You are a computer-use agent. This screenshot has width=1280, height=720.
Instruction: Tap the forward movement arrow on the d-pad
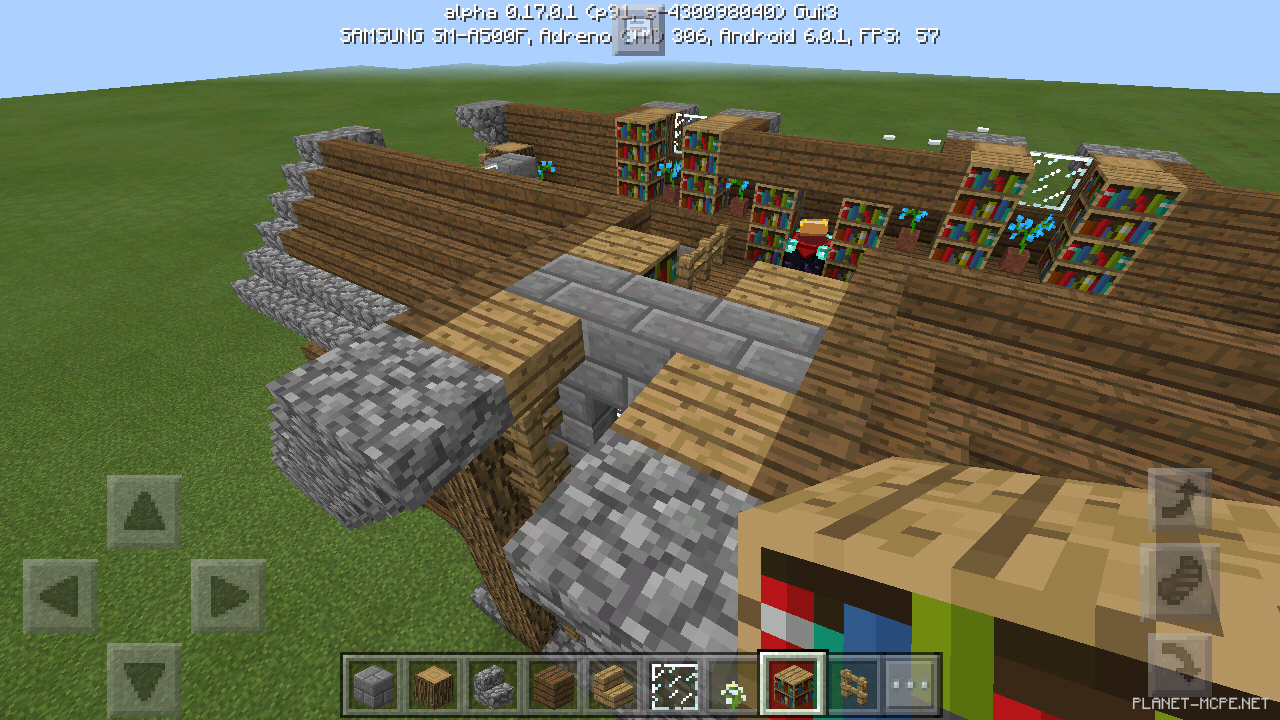(144, 510)
